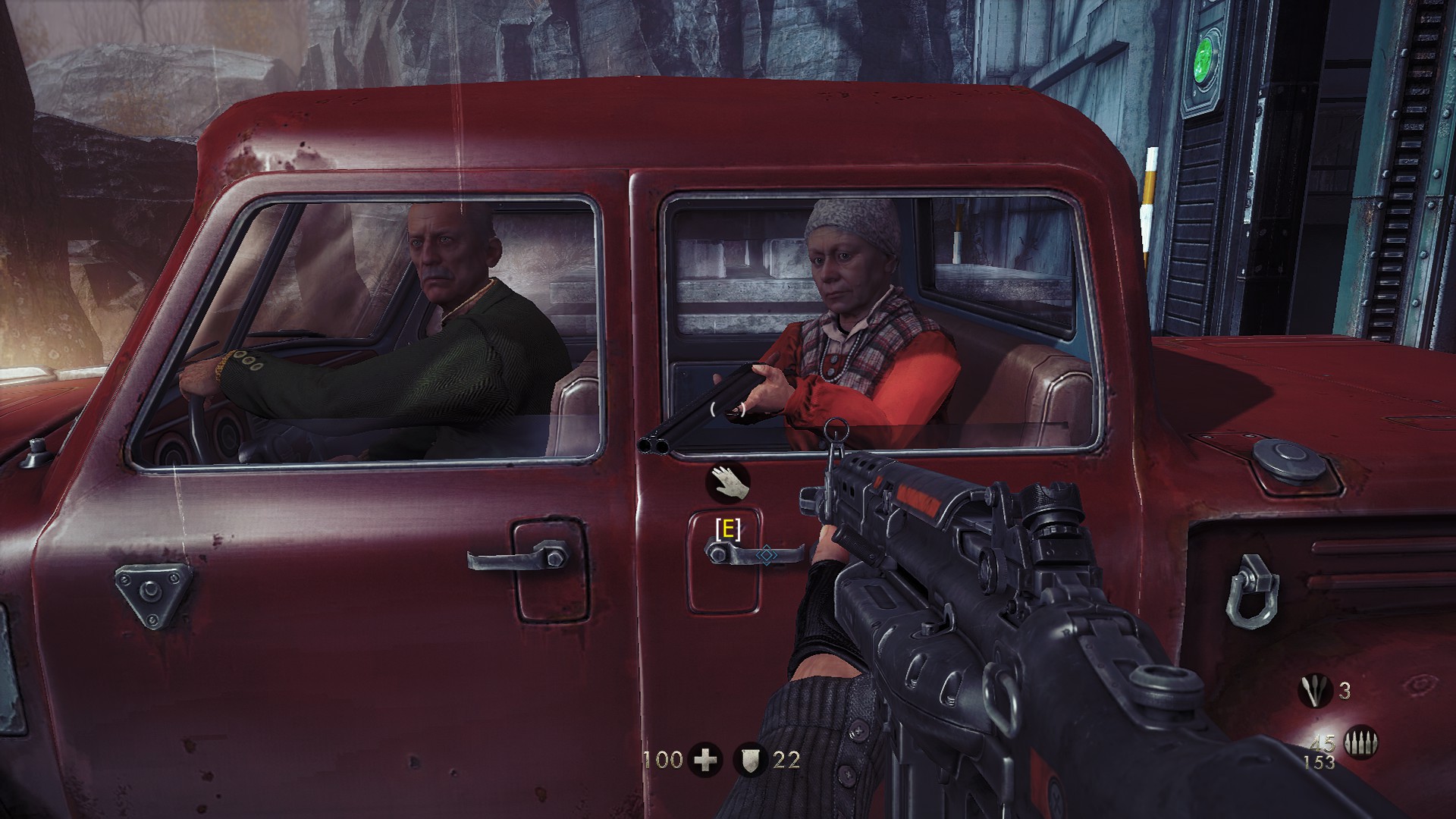The height and width of the screenshot is (819, 1456).
Task: Click the armor shield icon
Action: pos(751,760)
